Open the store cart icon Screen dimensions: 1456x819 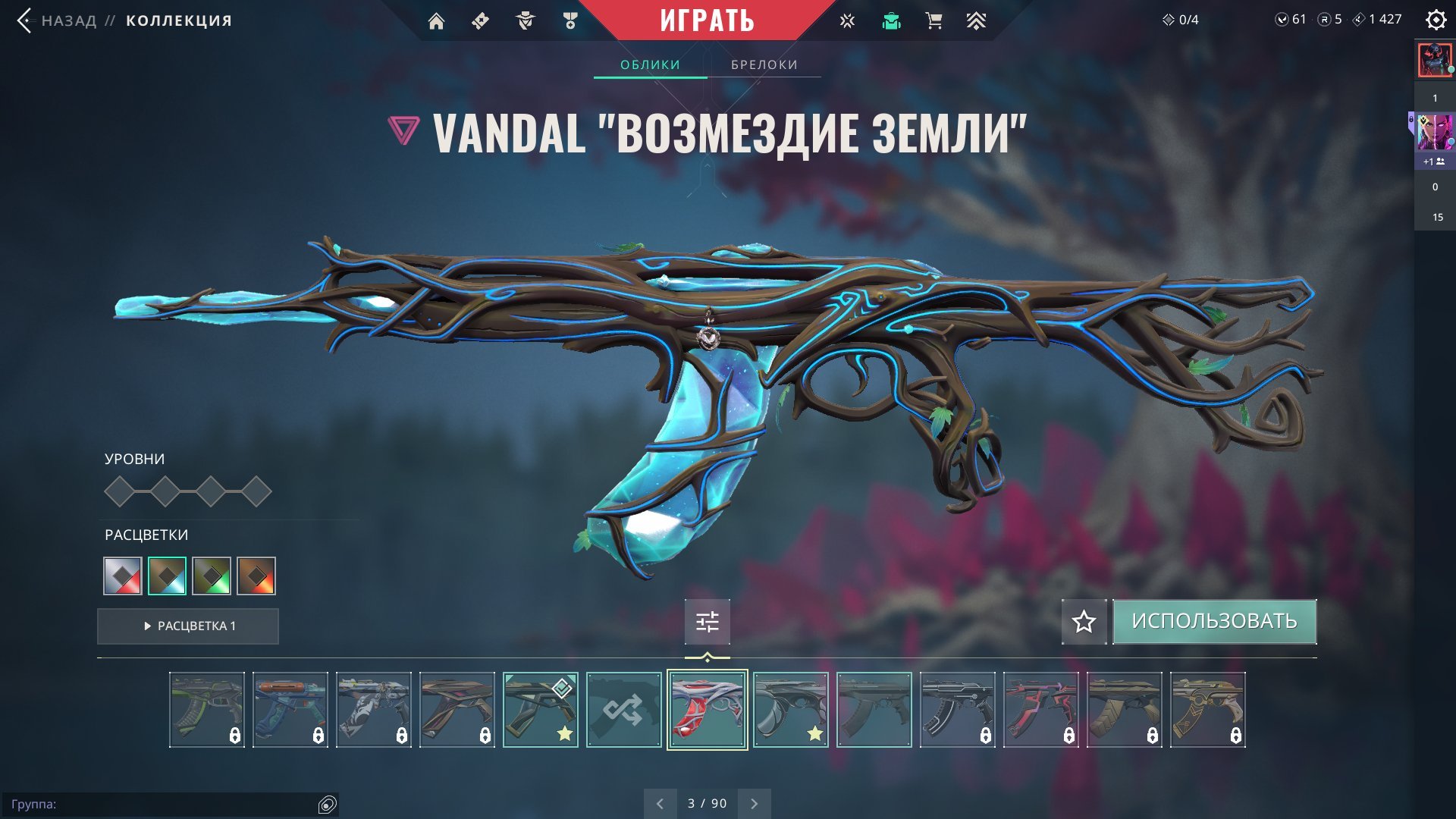tap(934, 21)
